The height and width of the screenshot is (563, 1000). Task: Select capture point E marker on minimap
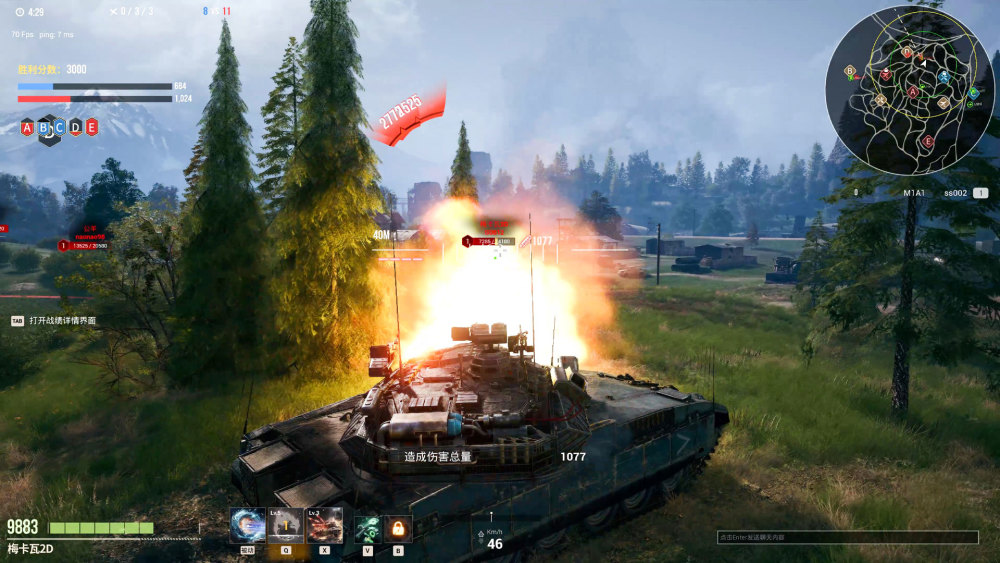click(927, 142)
